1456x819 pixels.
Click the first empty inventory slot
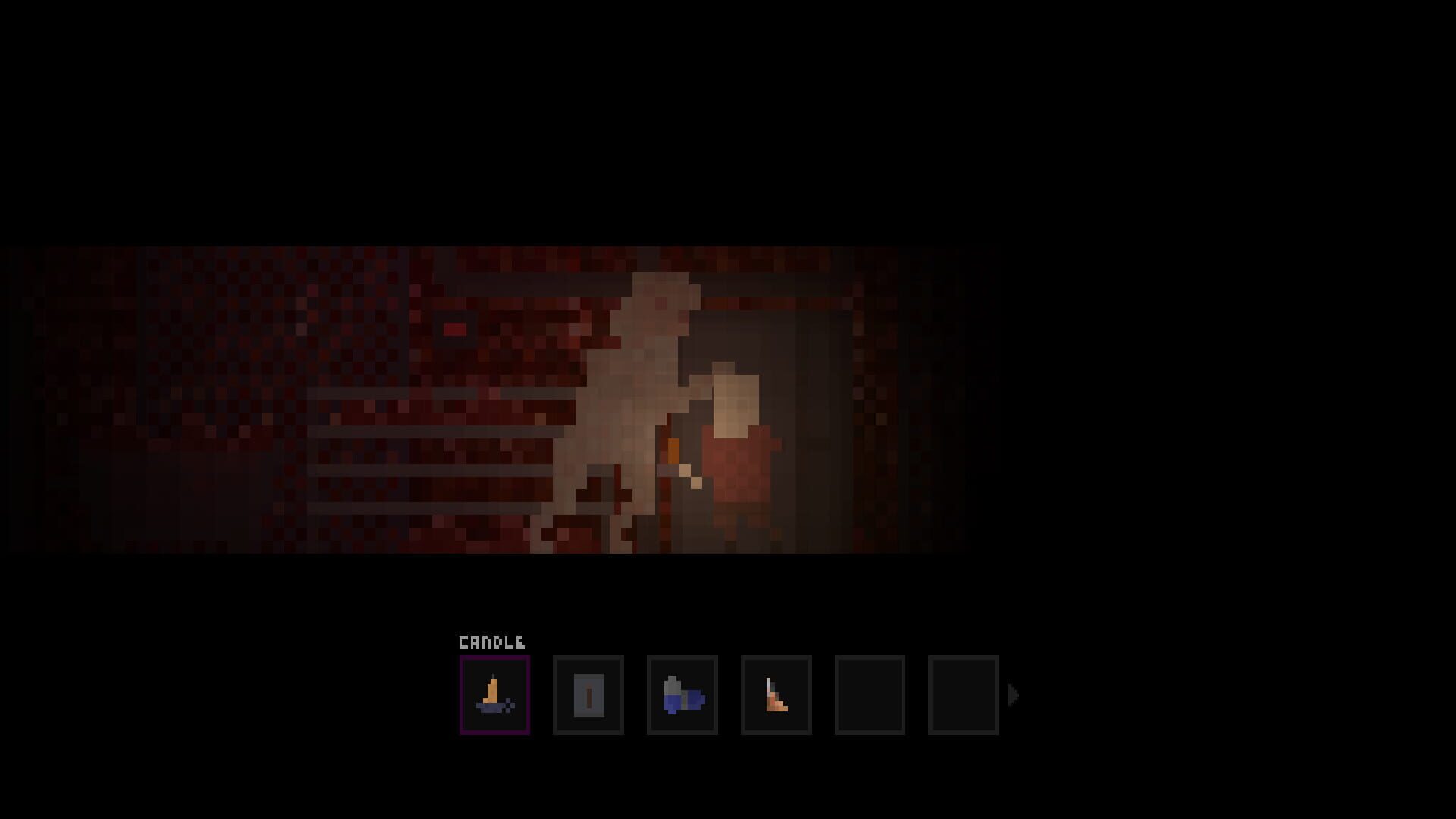click(870, 694)
